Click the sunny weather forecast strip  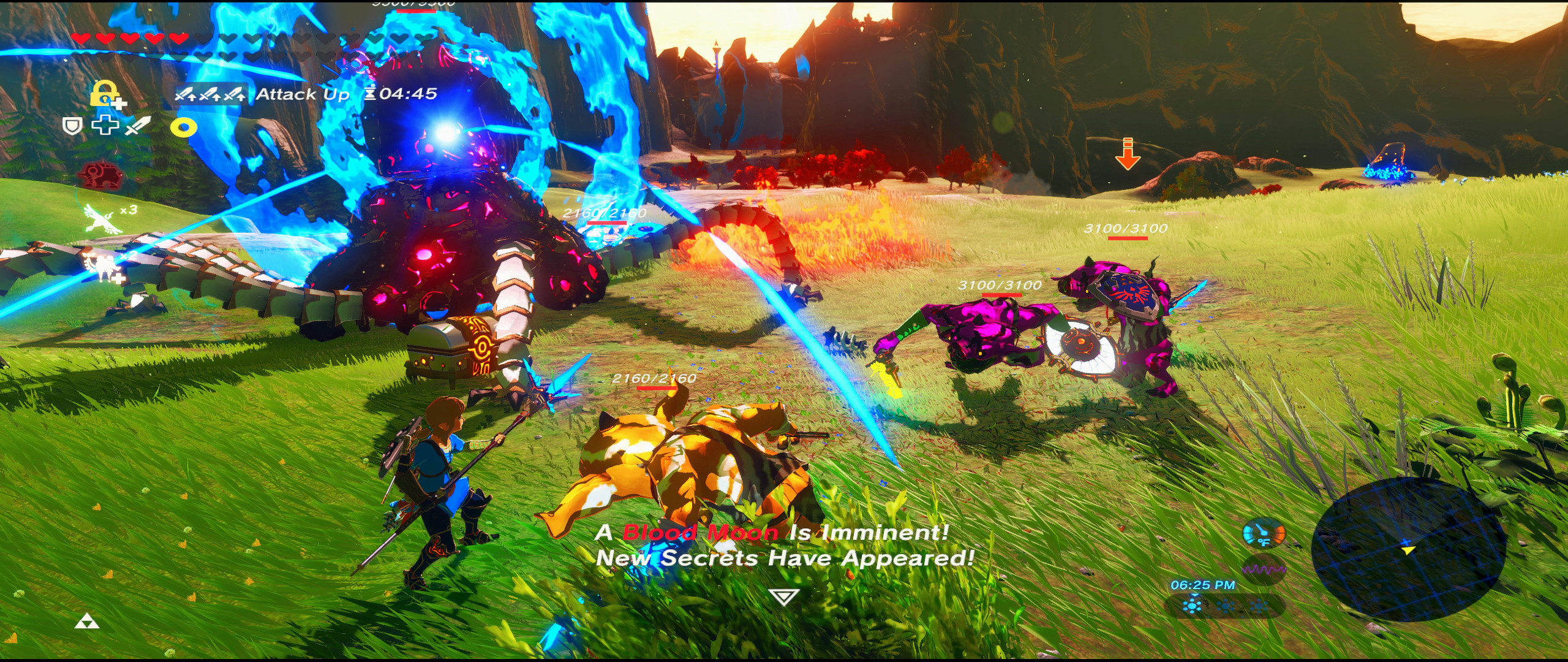(x=1224, y=607)
